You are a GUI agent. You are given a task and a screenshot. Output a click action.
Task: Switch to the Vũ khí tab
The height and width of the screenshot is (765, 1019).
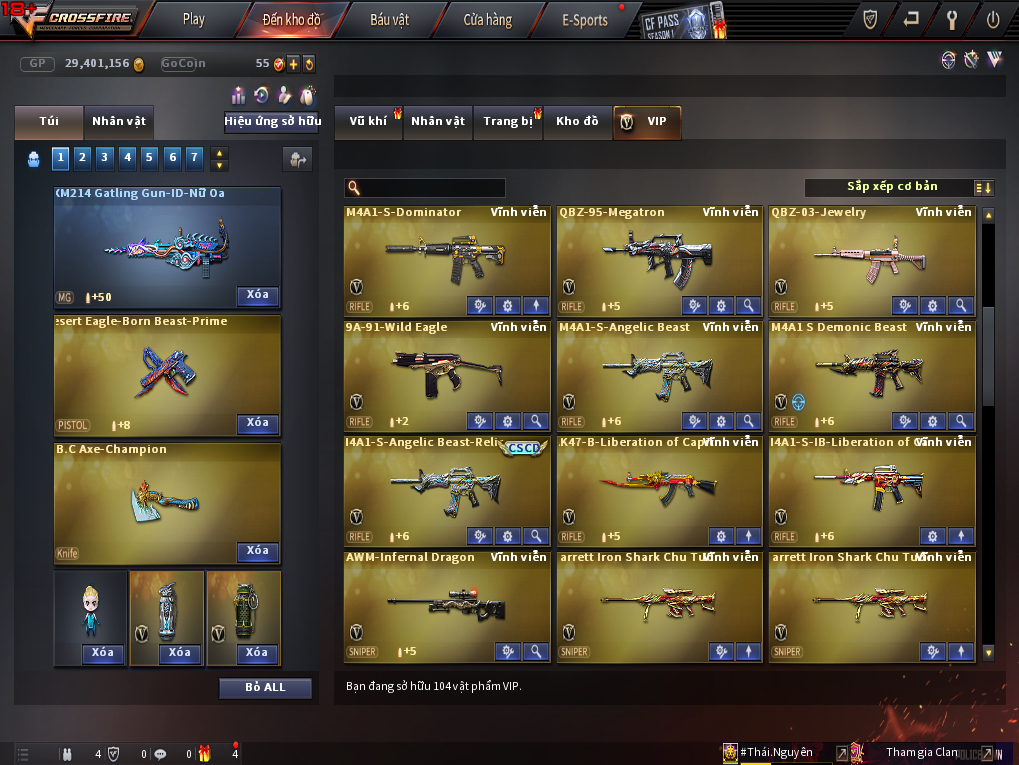point(368,122)
